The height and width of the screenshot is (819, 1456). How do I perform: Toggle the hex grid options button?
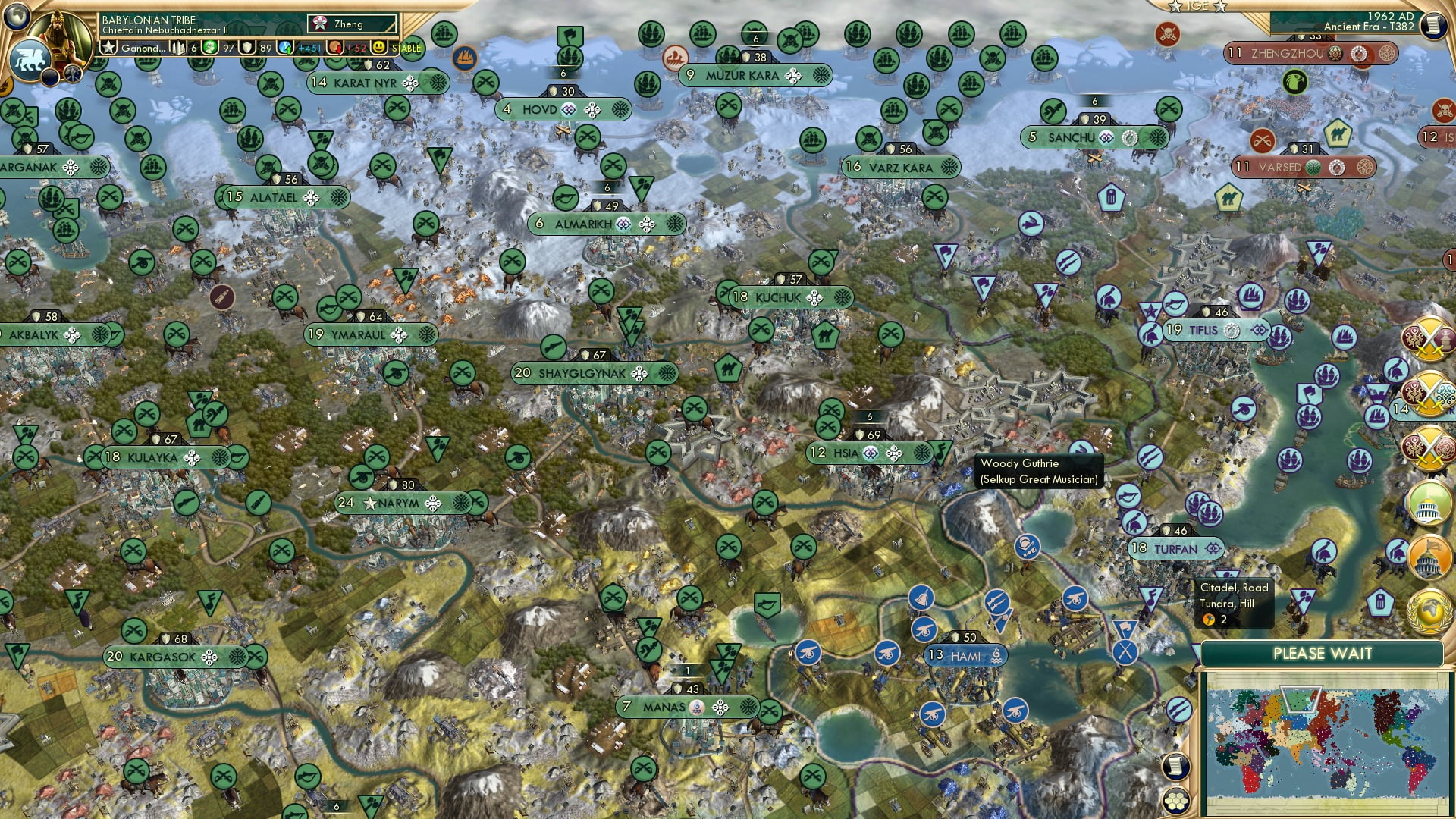pos(1175,801)
